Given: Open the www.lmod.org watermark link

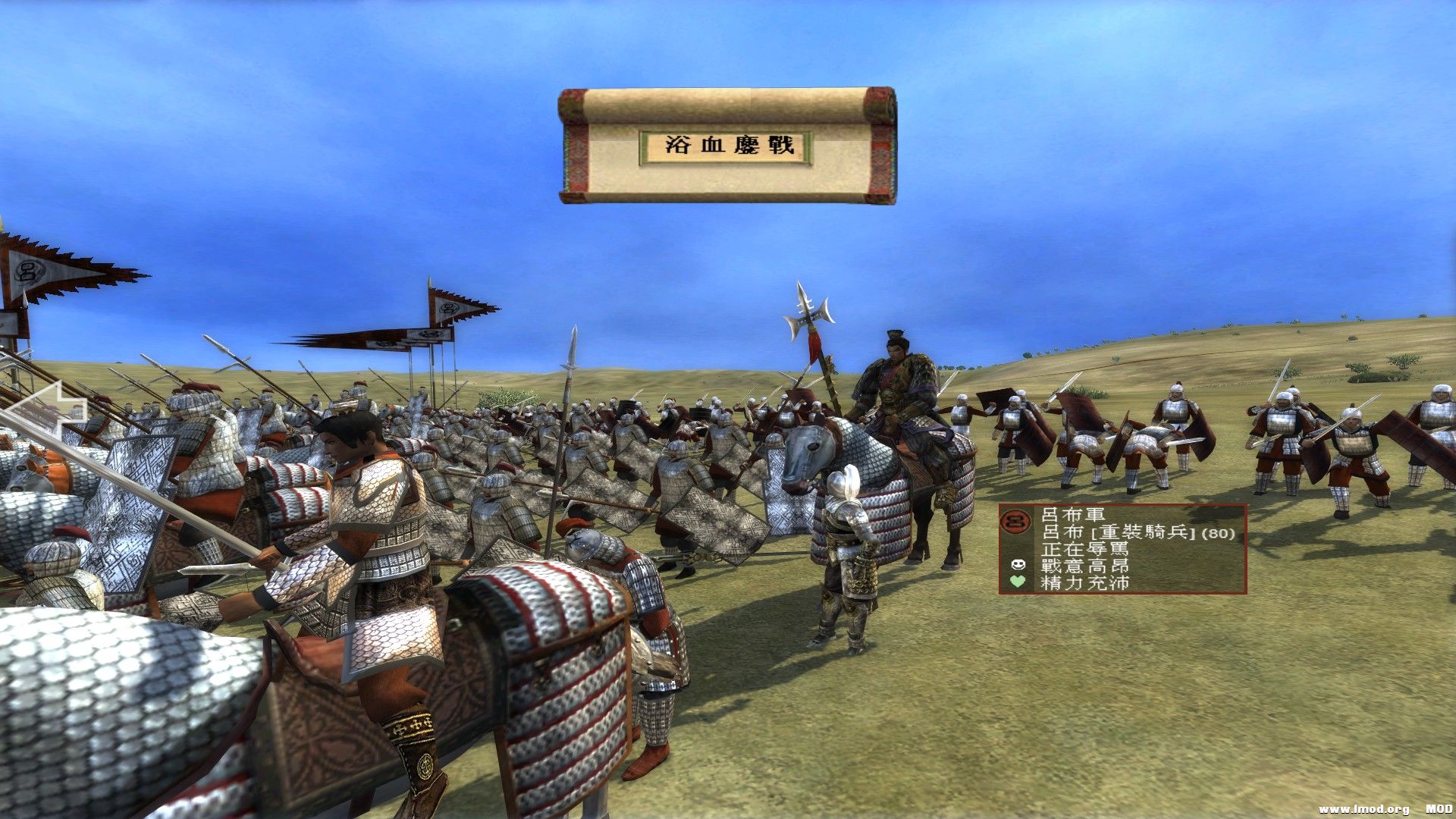Looking at the screenshot, I should tap(1365, 808).
